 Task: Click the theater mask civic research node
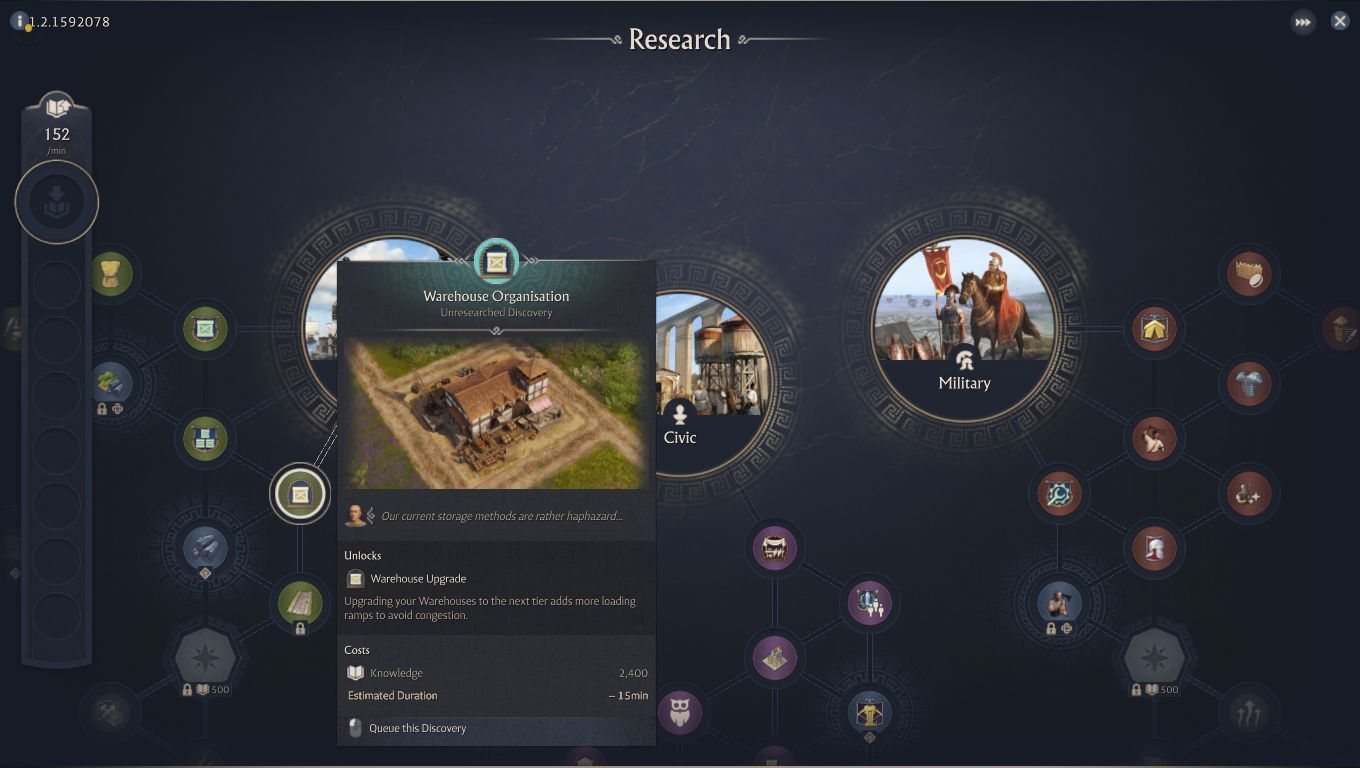click(x=774, y=548)
